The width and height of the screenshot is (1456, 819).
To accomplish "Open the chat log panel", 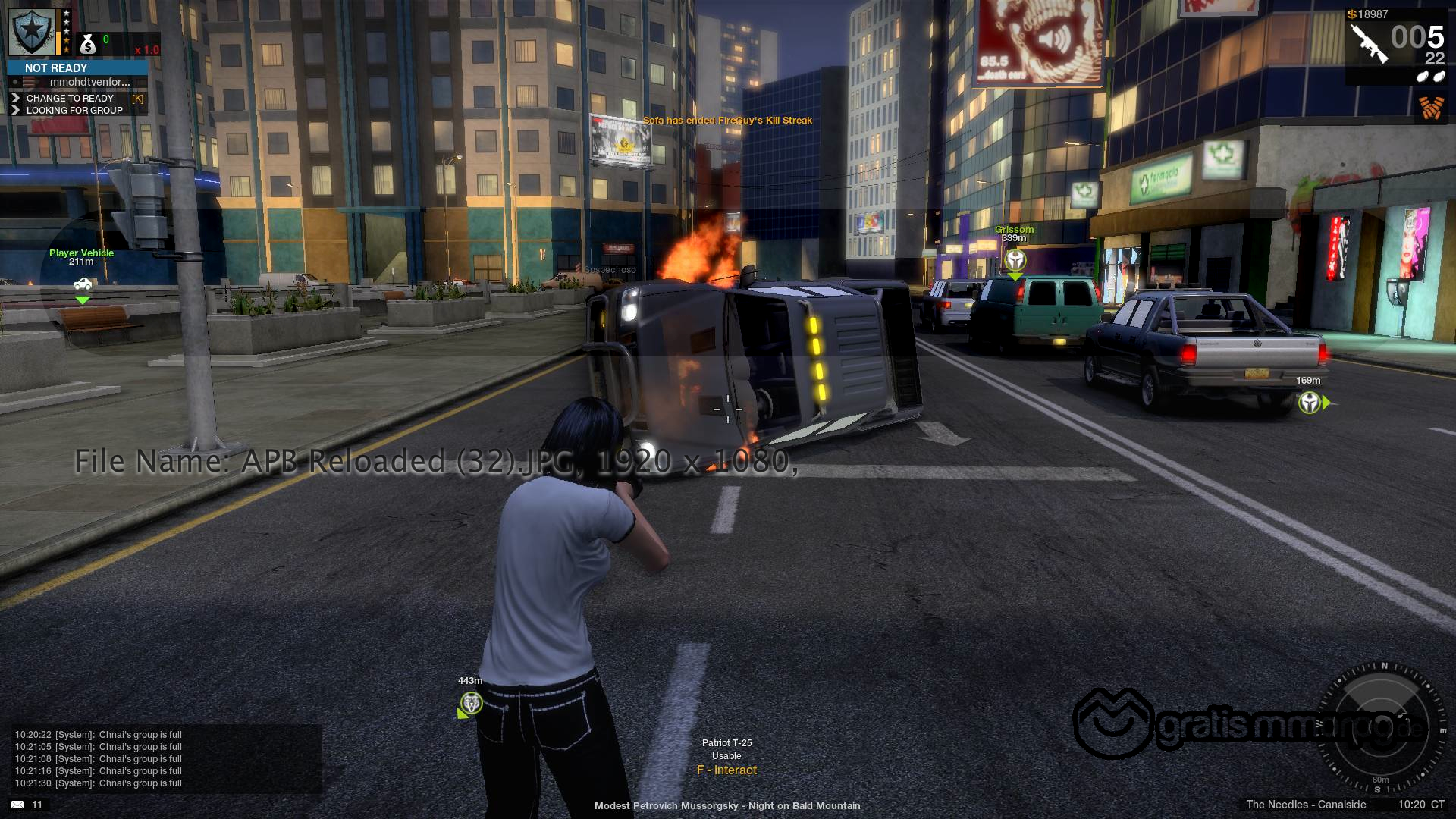I will 162,758.
